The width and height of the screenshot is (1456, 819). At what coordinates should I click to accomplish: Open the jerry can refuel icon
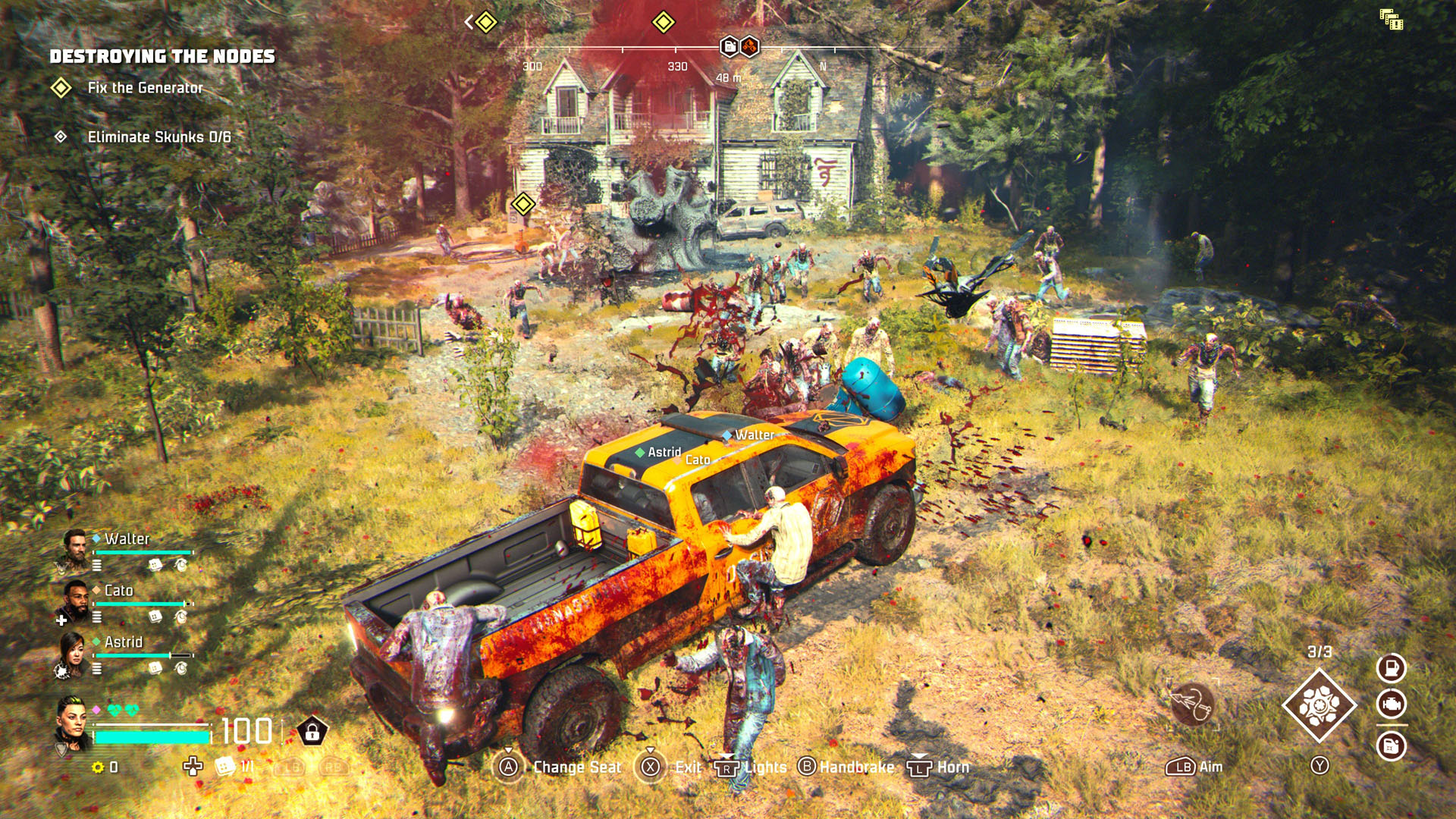pyautogui.click(x=1392, y=745)
